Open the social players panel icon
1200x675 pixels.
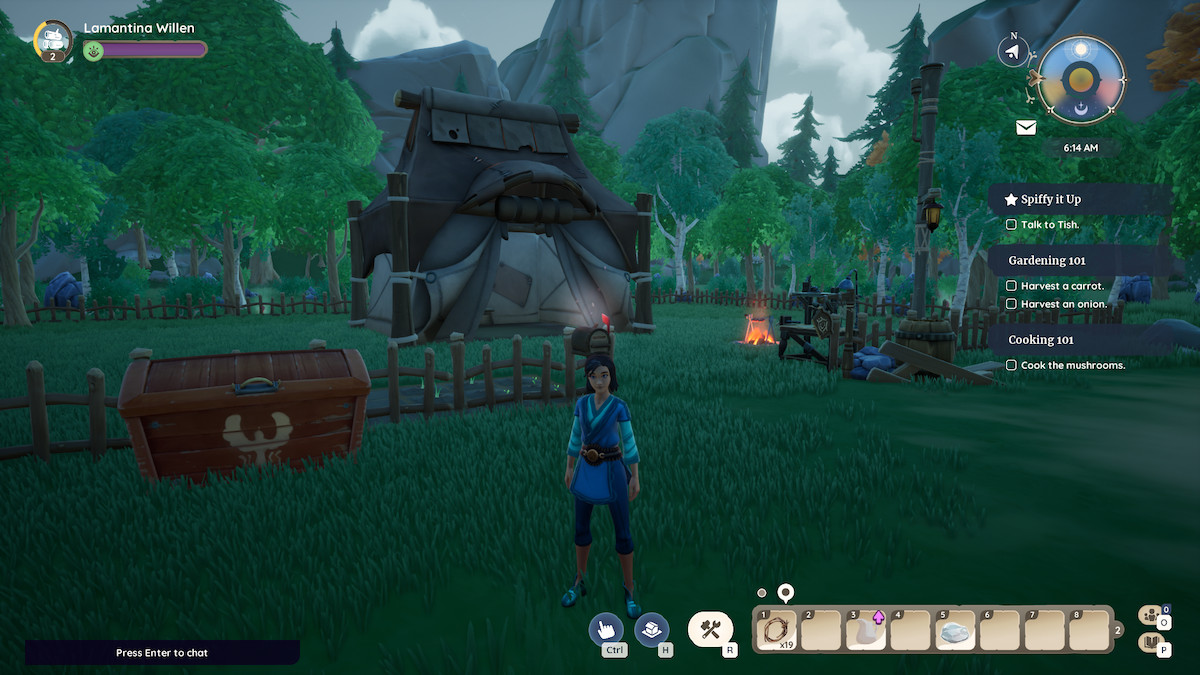point(1150,616)
